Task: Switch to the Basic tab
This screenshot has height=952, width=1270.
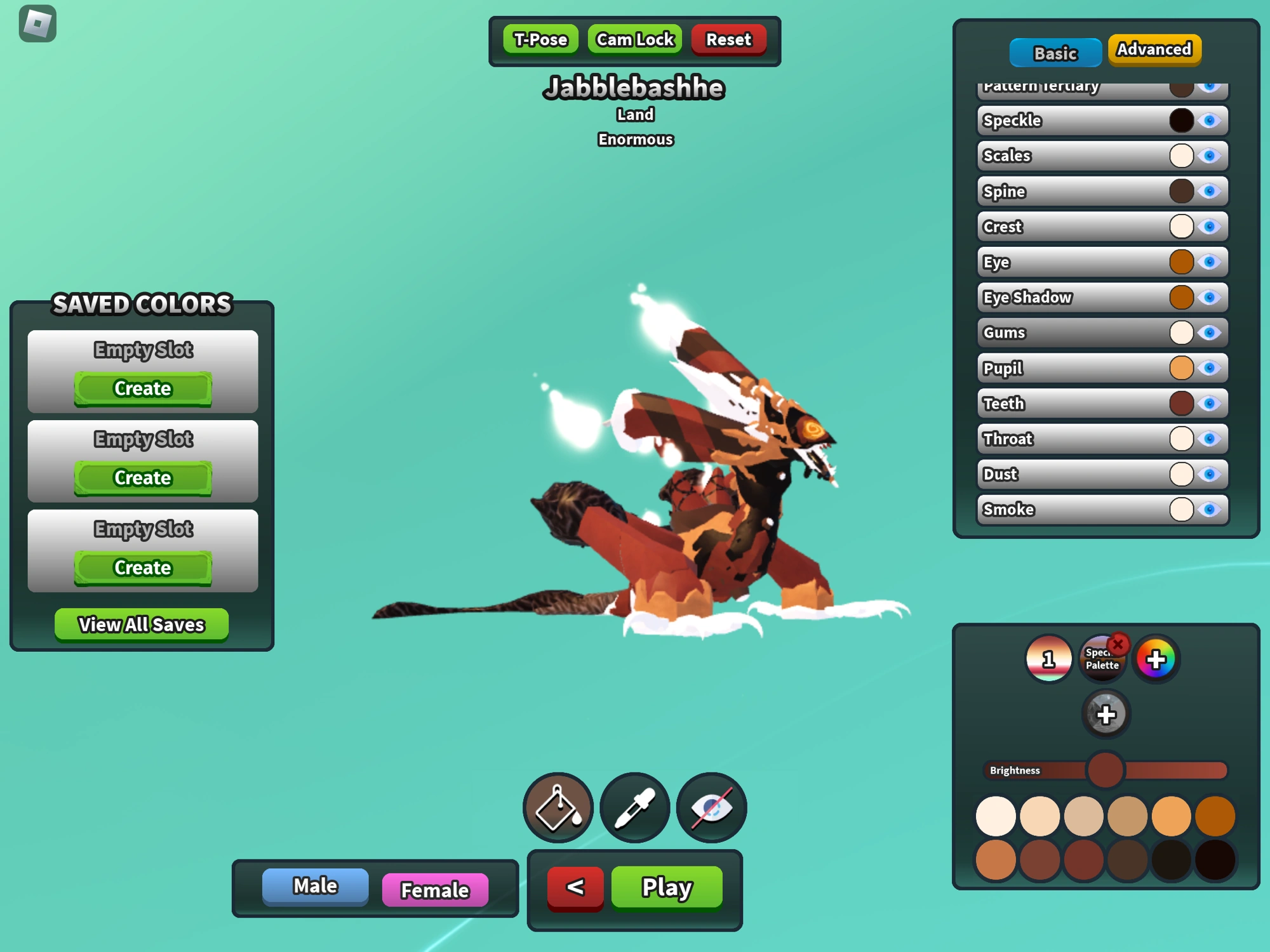Action: click(x=1054, y=53)
